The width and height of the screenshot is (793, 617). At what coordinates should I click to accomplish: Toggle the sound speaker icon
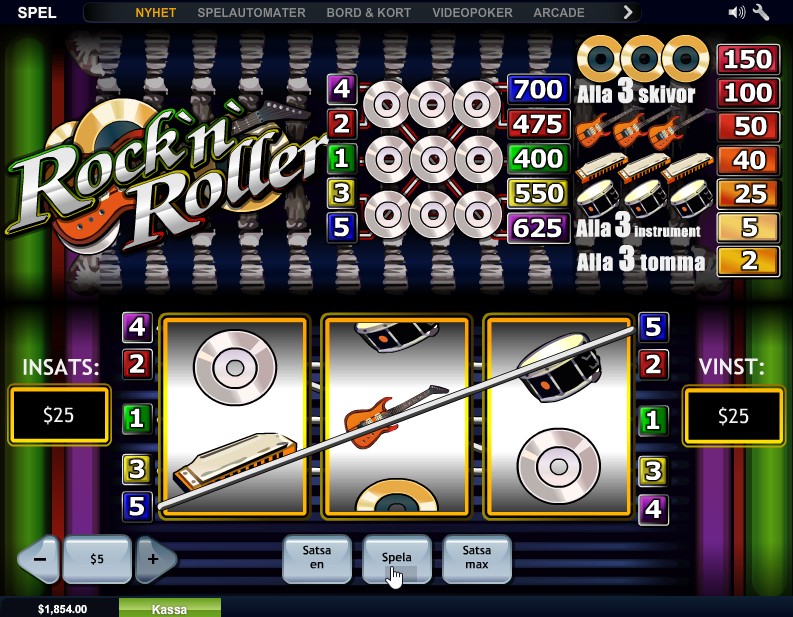pyautogui.click(x=737, y=13)
